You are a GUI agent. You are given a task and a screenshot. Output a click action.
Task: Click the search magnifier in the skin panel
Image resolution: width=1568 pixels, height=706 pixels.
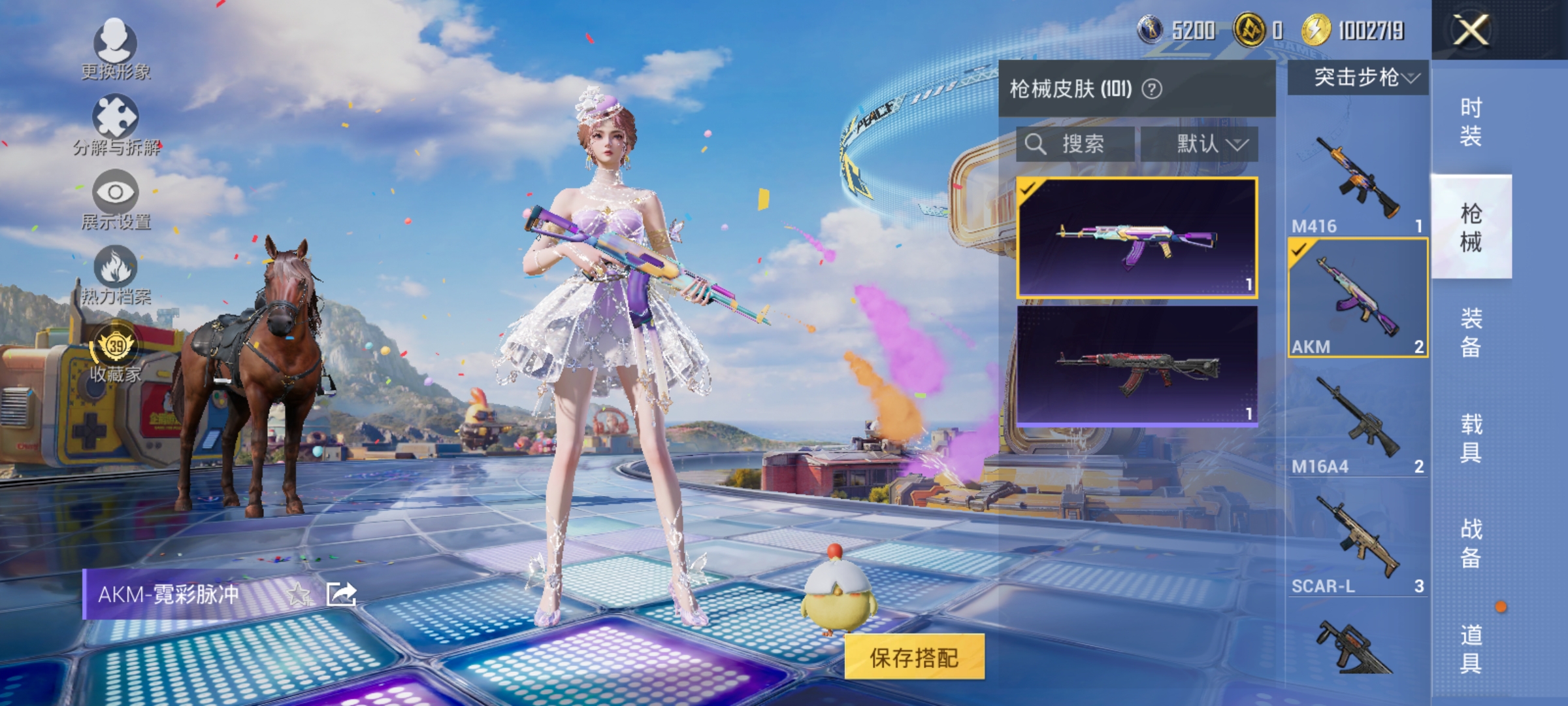1036,144
